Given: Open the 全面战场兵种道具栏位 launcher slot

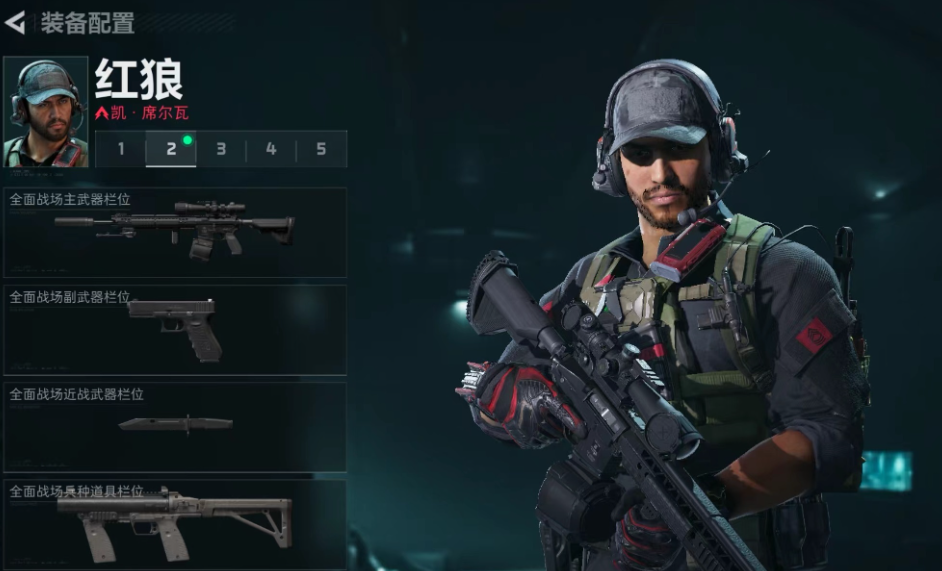Looking at the screenshot, I should [x=175, y=522].
